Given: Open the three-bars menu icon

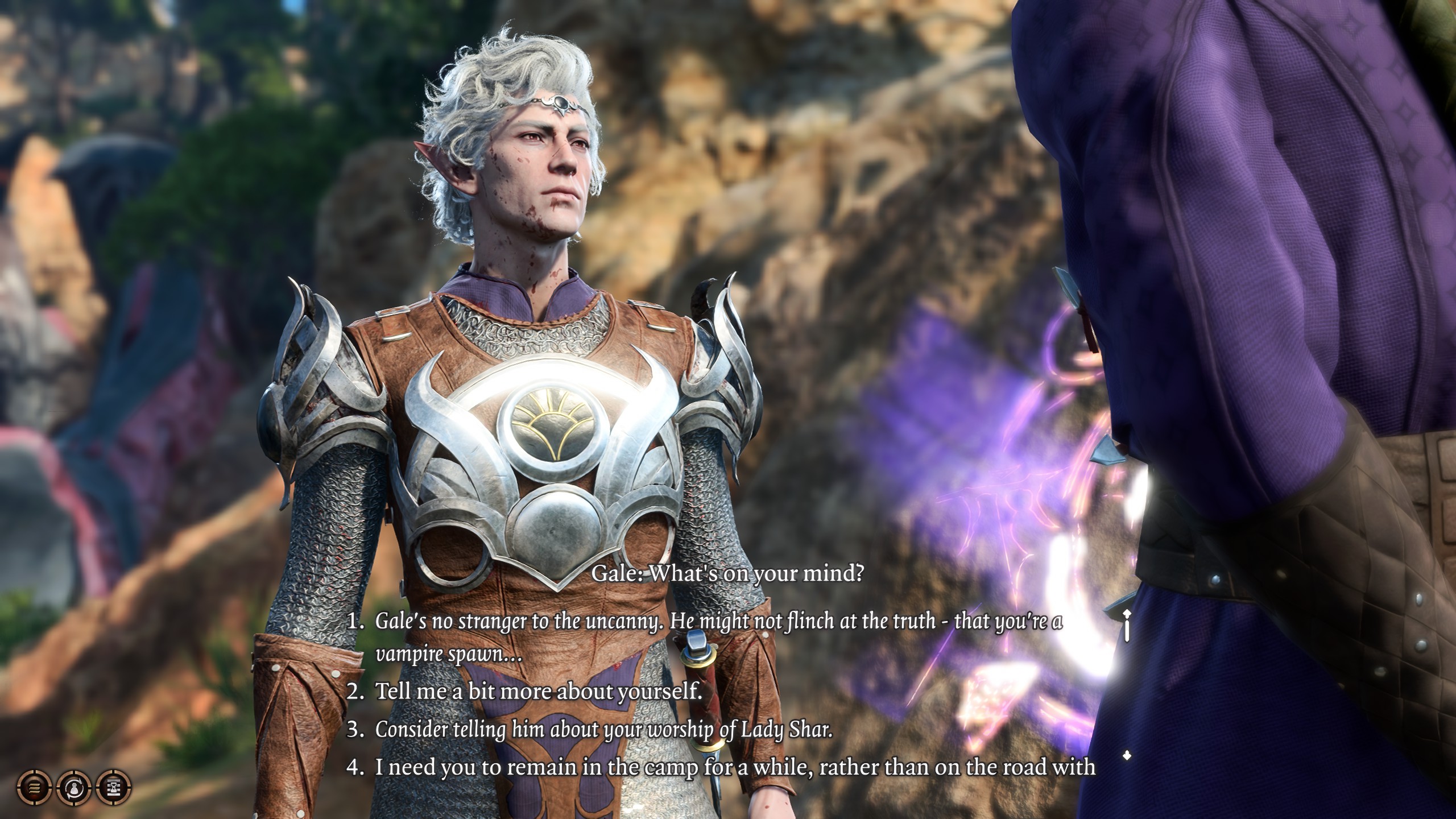Looking at the screenshot, I should 35,788.
